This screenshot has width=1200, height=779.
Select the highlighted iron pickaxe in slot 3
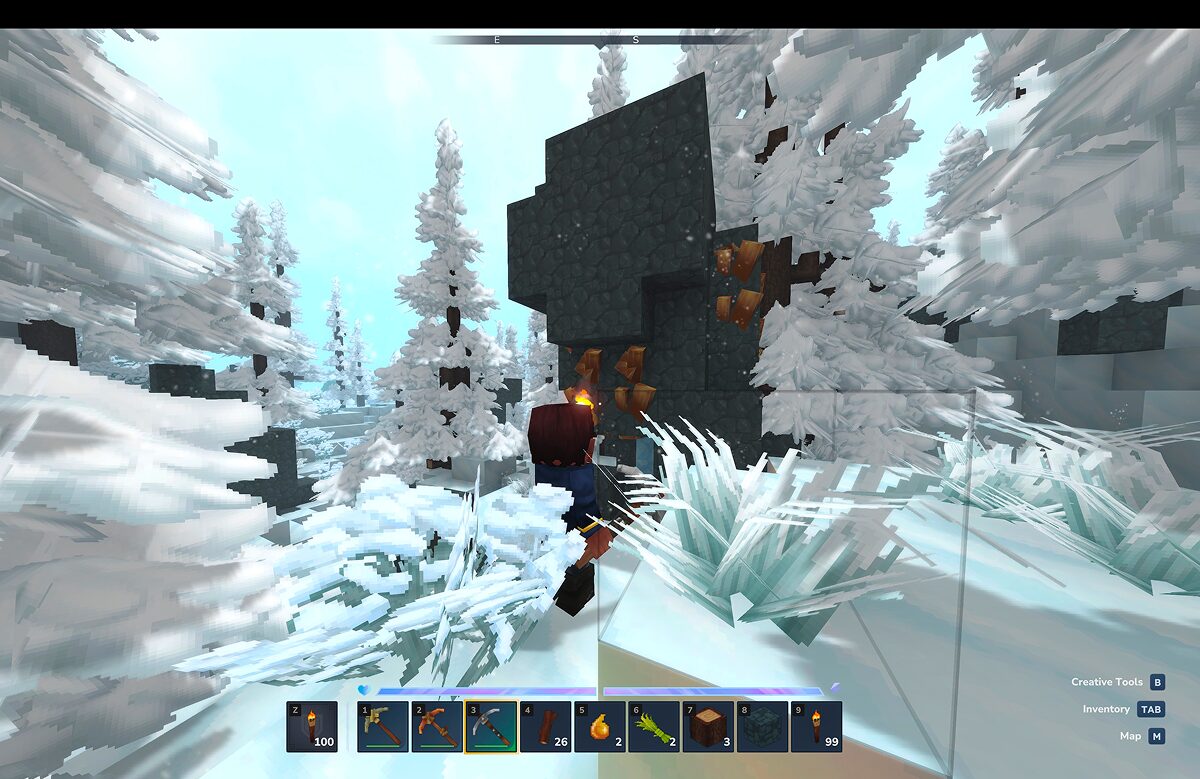[491, 727]
